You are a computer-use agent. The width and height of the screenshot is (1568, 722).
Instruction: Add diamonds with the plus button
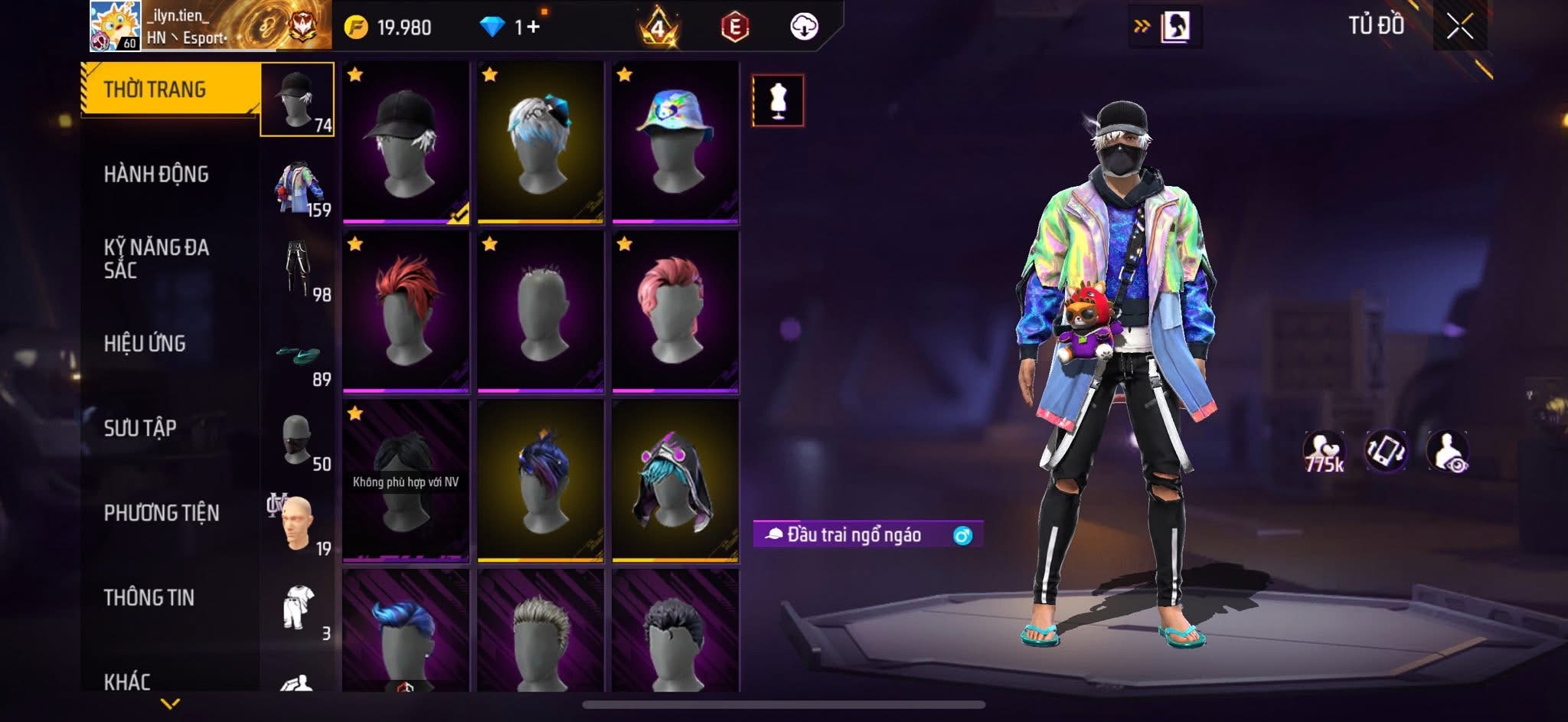[x=533, y=28]
